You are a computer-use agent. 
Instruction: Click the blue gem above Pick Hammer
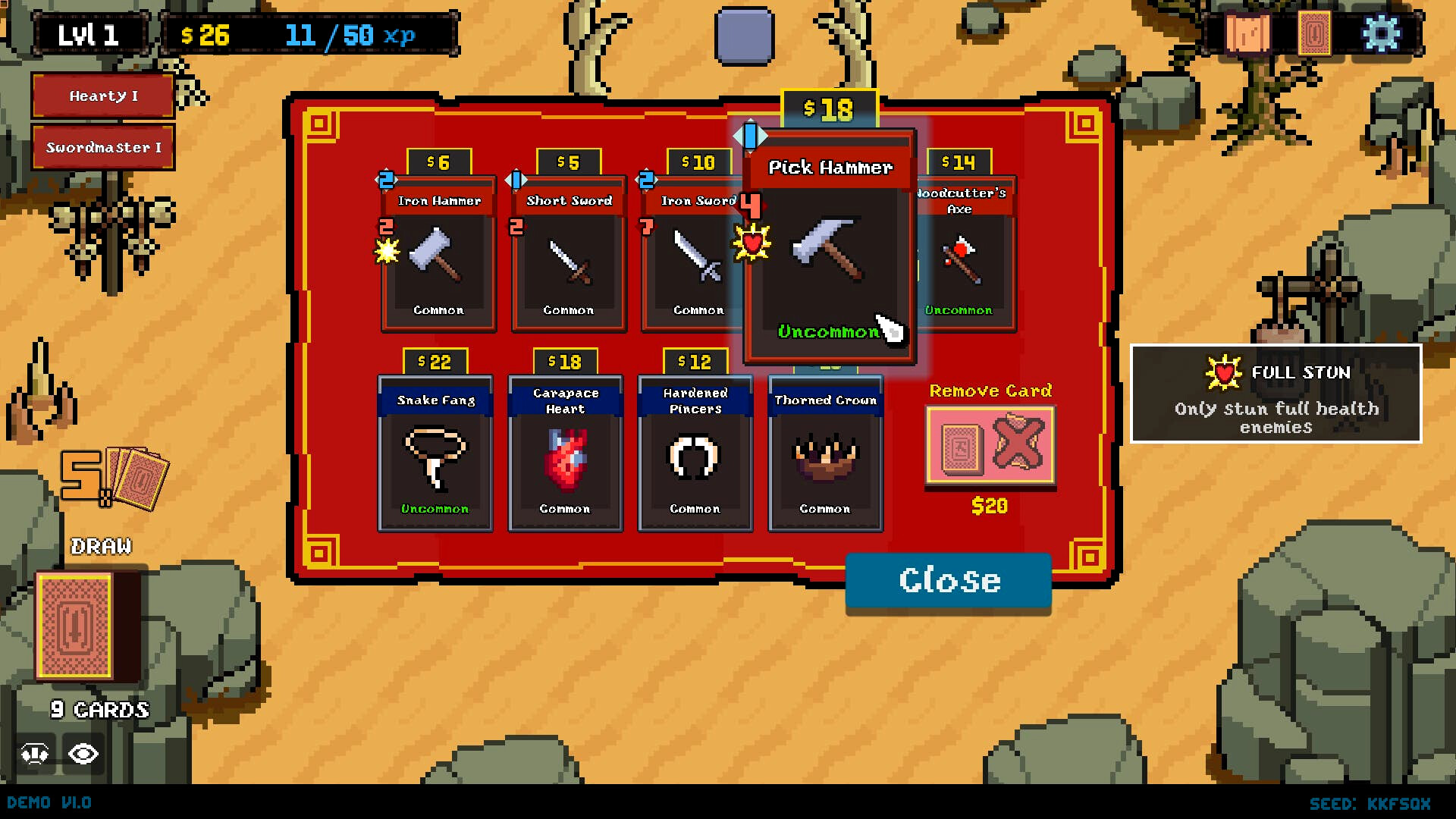[x=751, y=135]
